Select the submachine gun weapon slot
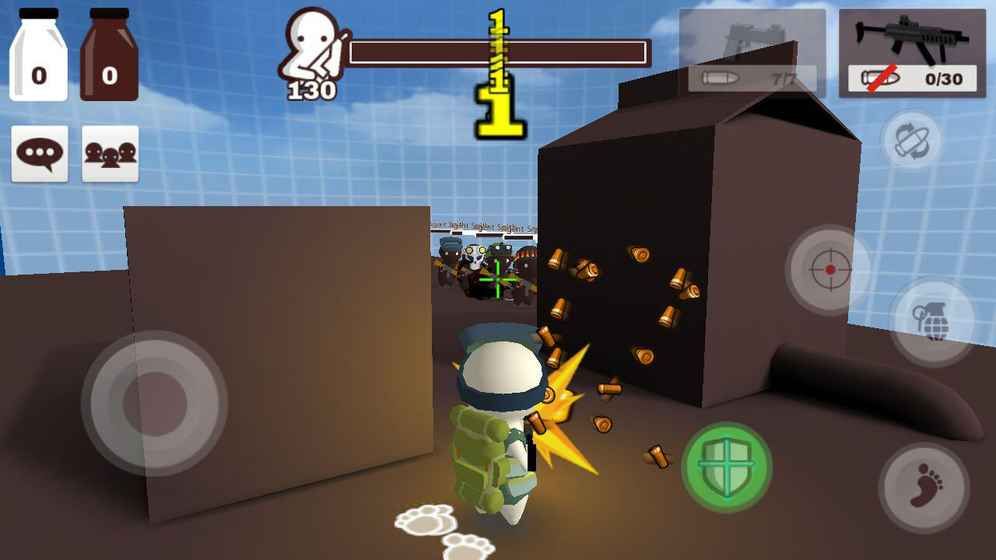This screenshot has width=996, height=560. point(910,52)
